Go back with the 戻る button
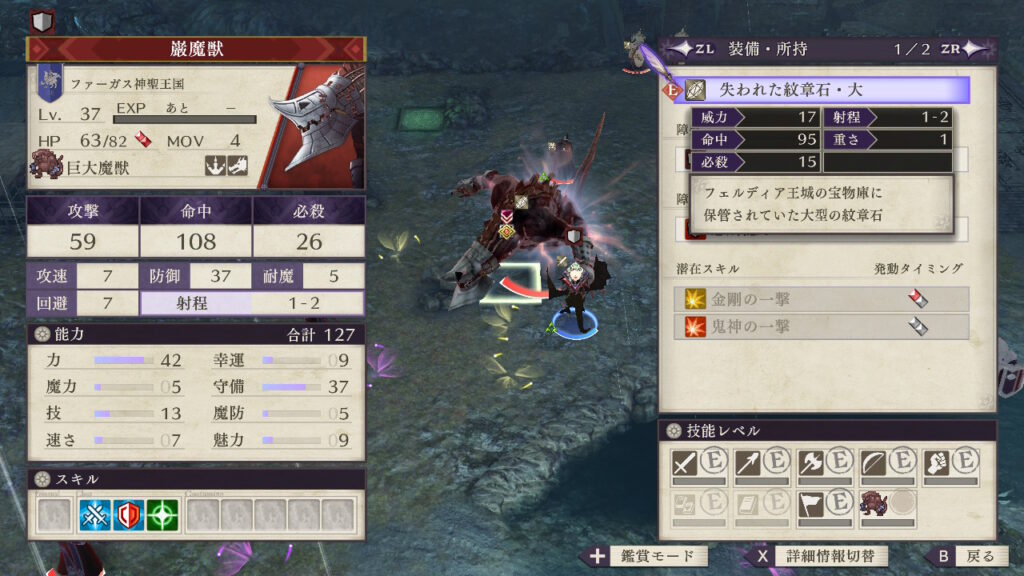Image resolution: width=1024 pixels, height=576 pixels. (x=964, y=557)
